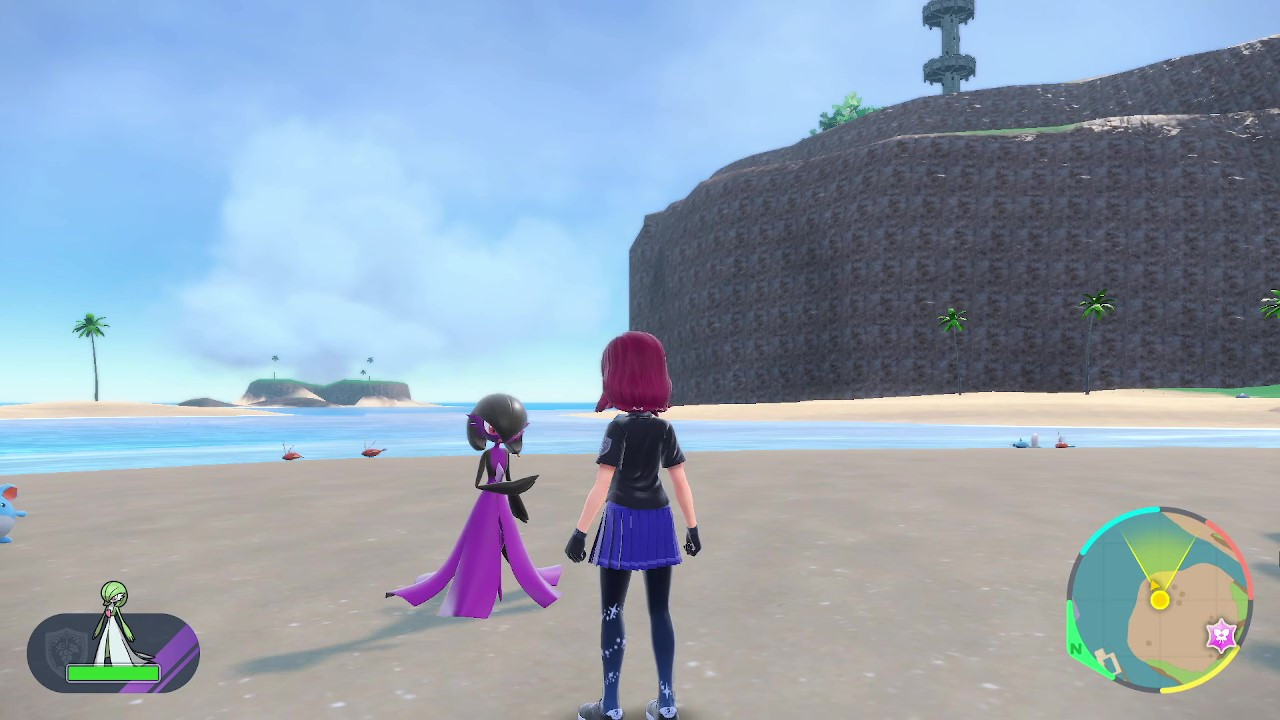This screenshot has width=1280, height=720.
Task: Select the Fairy Tera Raid crystal on the minimap
Action: (1222, 633)
